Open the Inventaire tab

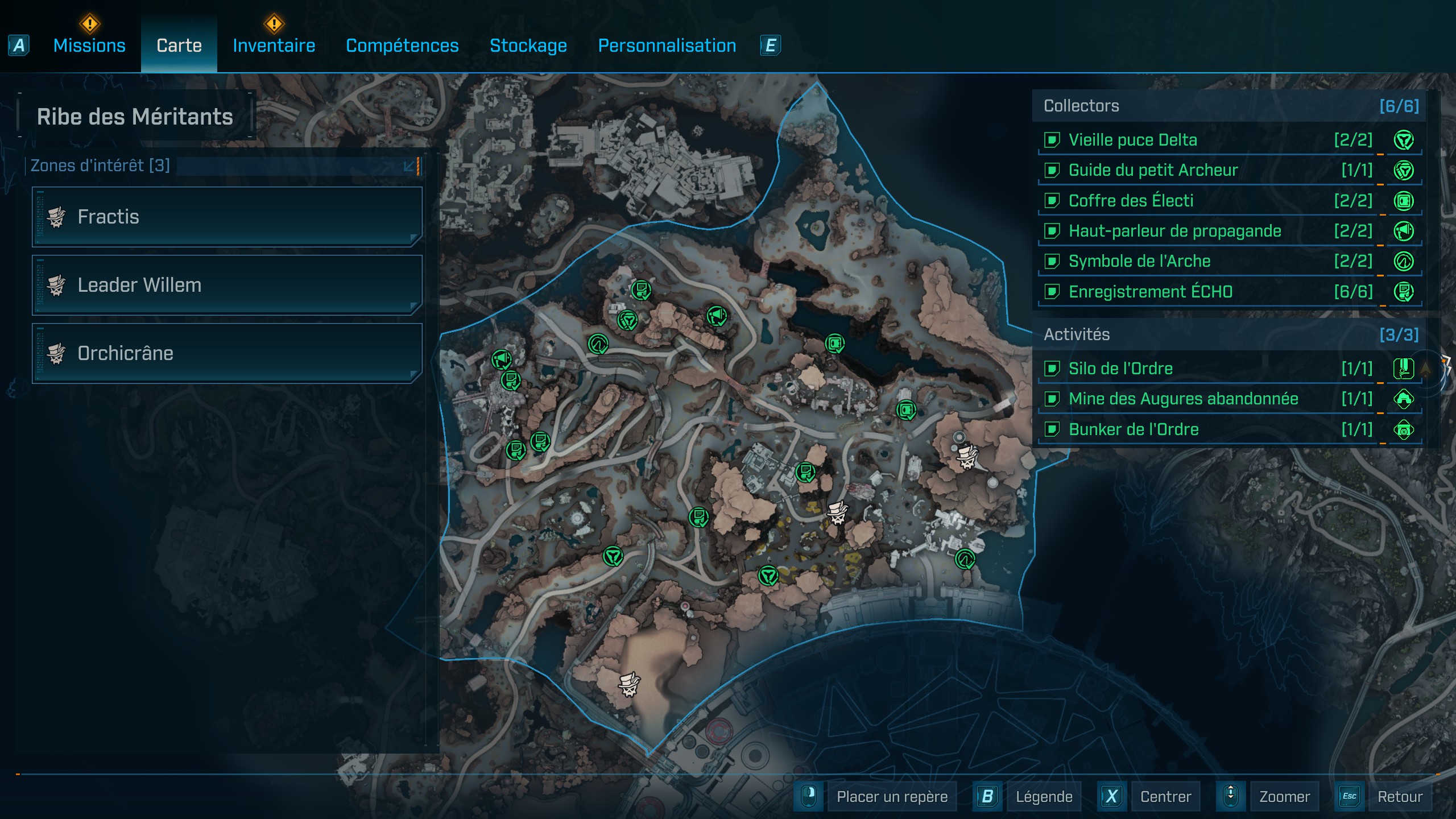pos(274,45)
